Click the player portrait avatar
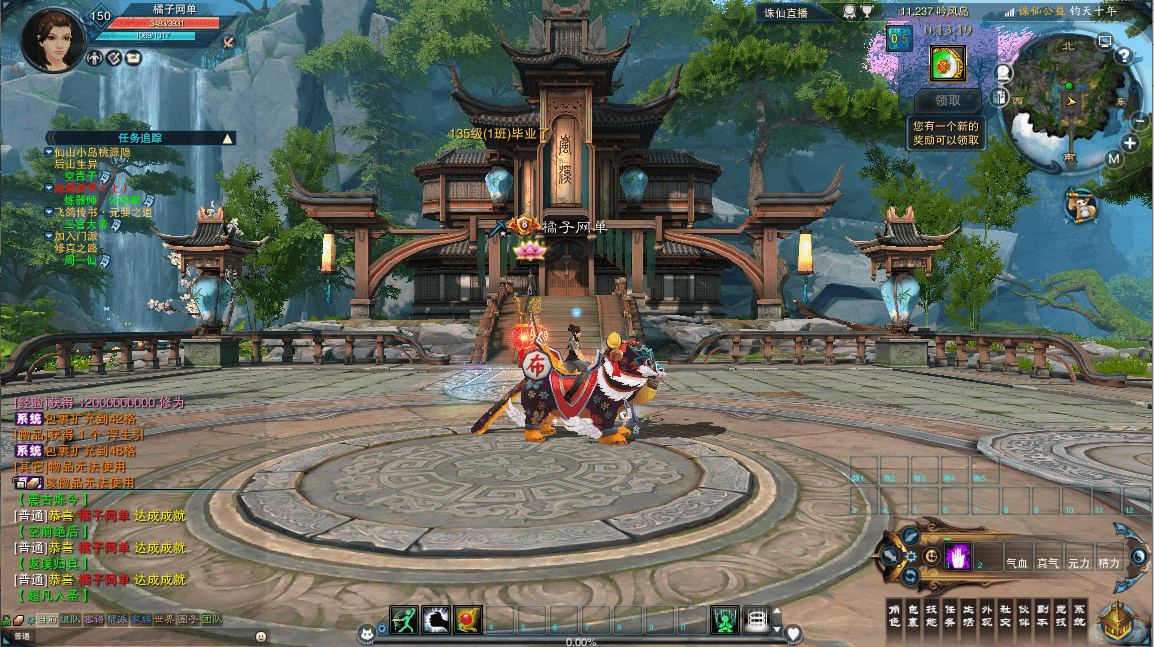 click(53, 40)
